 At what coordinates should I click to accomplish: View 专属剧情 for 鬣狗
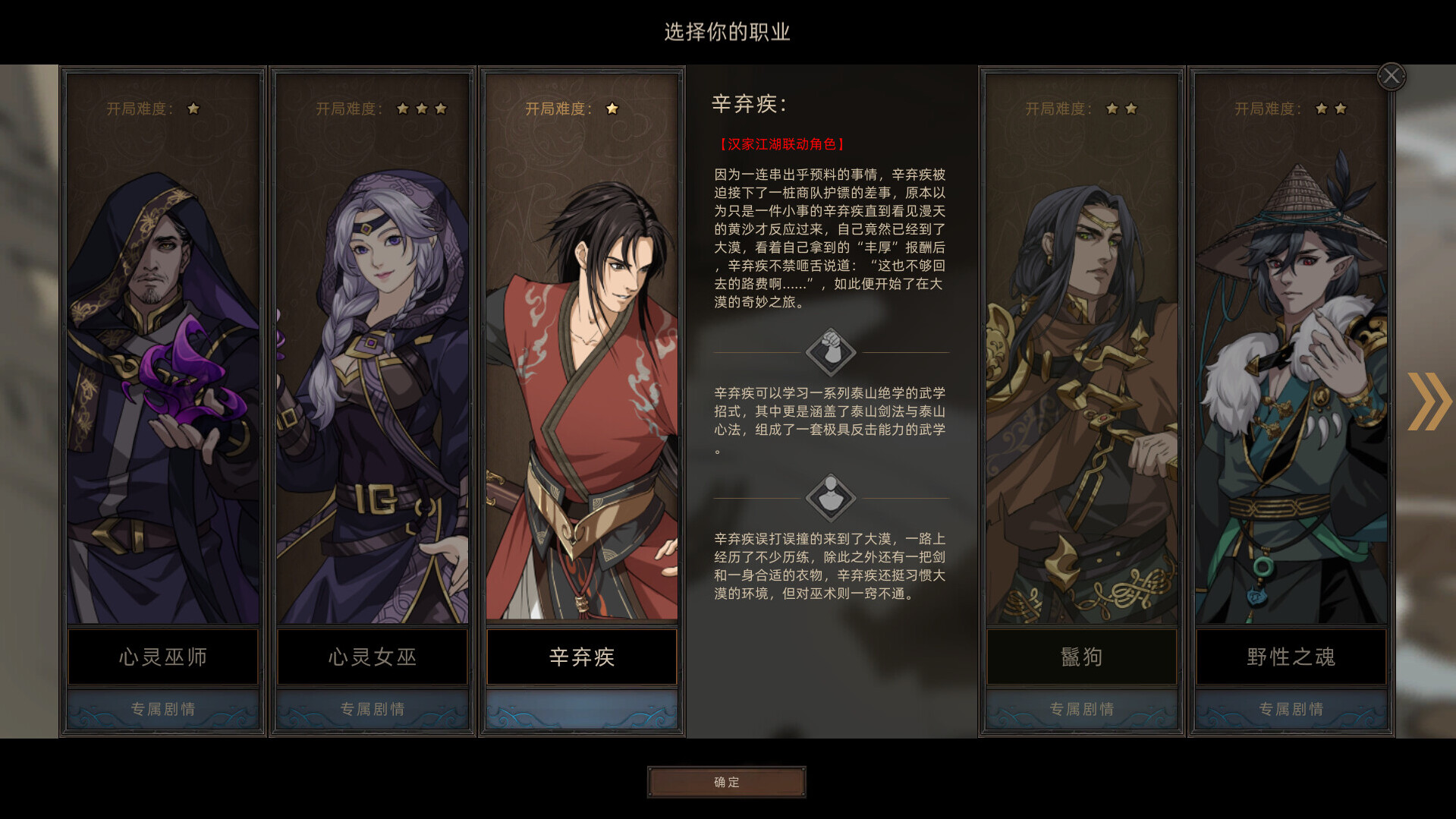pyautogui.click(x=1081, y=709)
